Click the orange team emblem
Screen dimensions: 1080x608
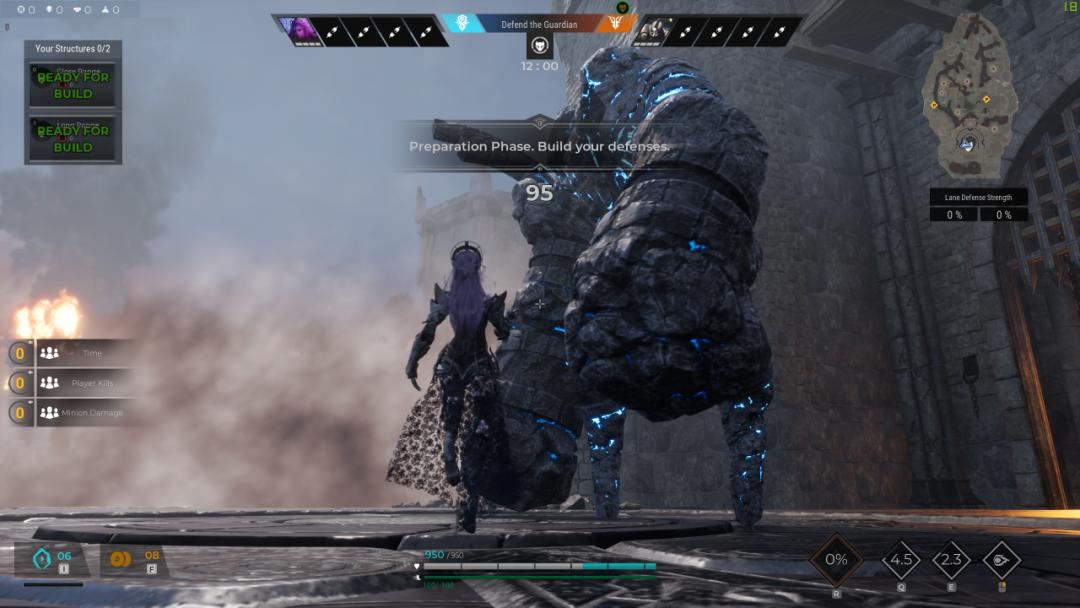(x=615, y=22)
